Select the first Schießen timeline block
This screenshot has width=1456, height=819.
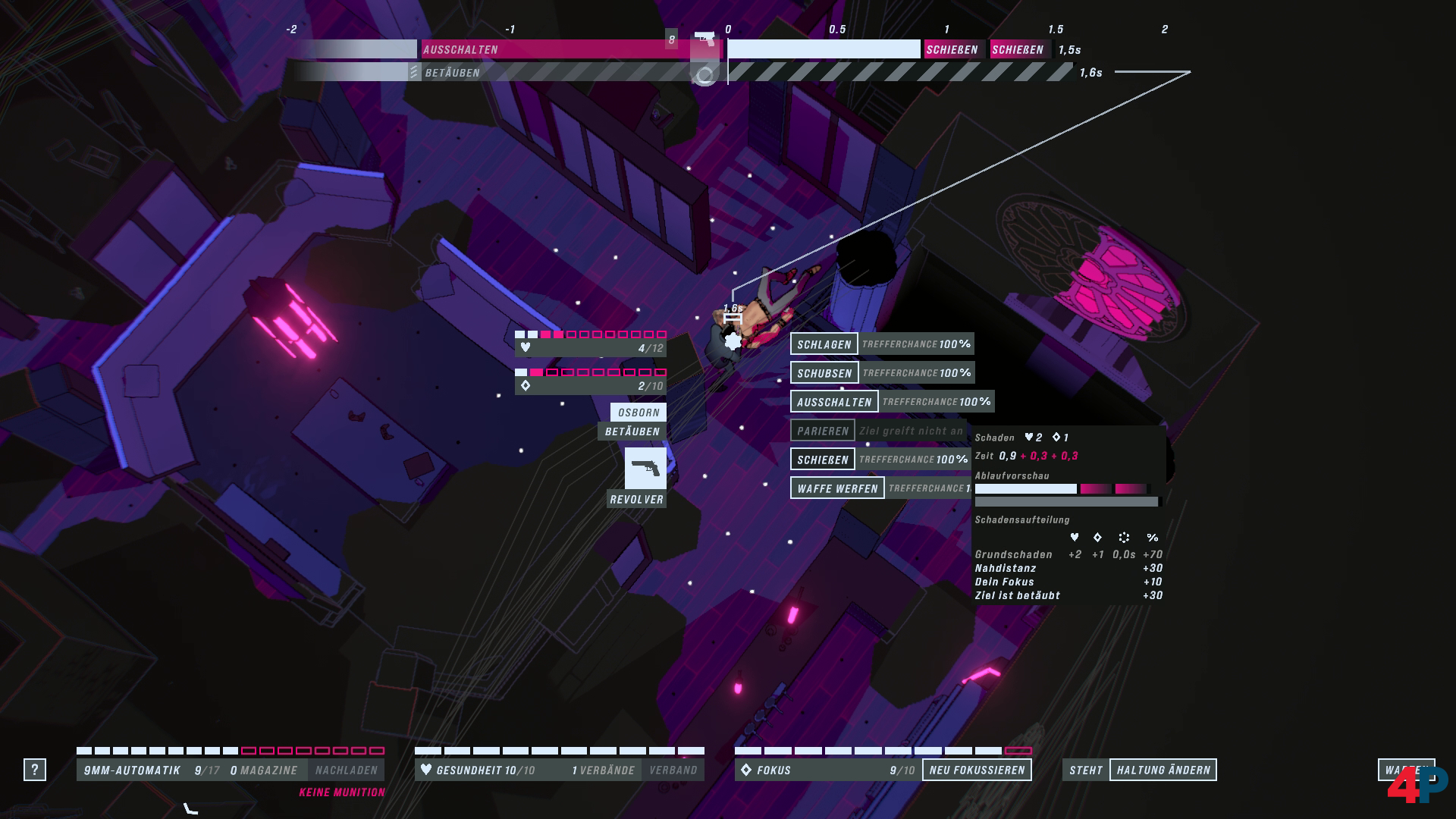click(x=952, y=50)
